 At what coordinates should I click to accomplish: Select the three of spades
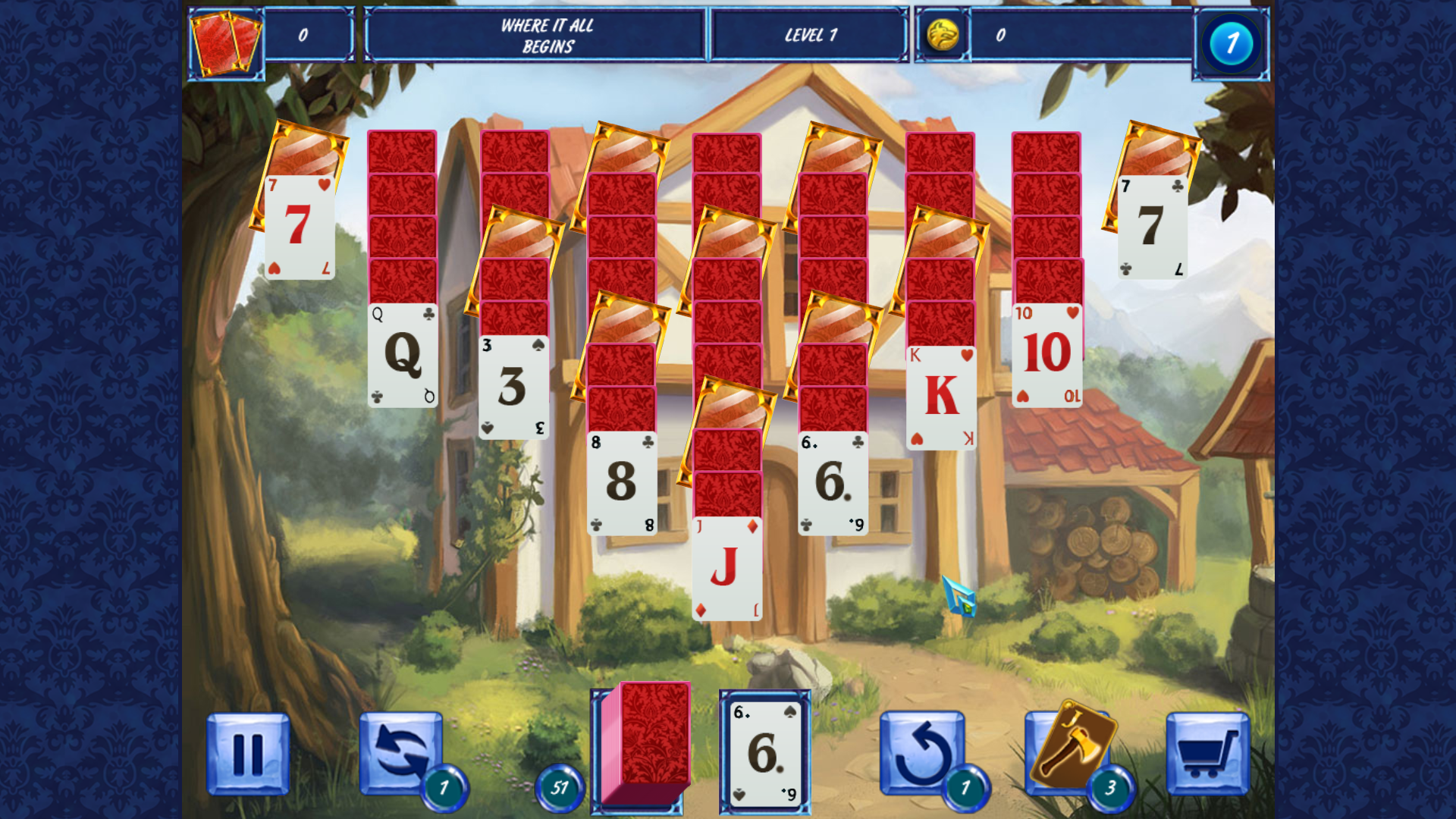coord(513,387)
